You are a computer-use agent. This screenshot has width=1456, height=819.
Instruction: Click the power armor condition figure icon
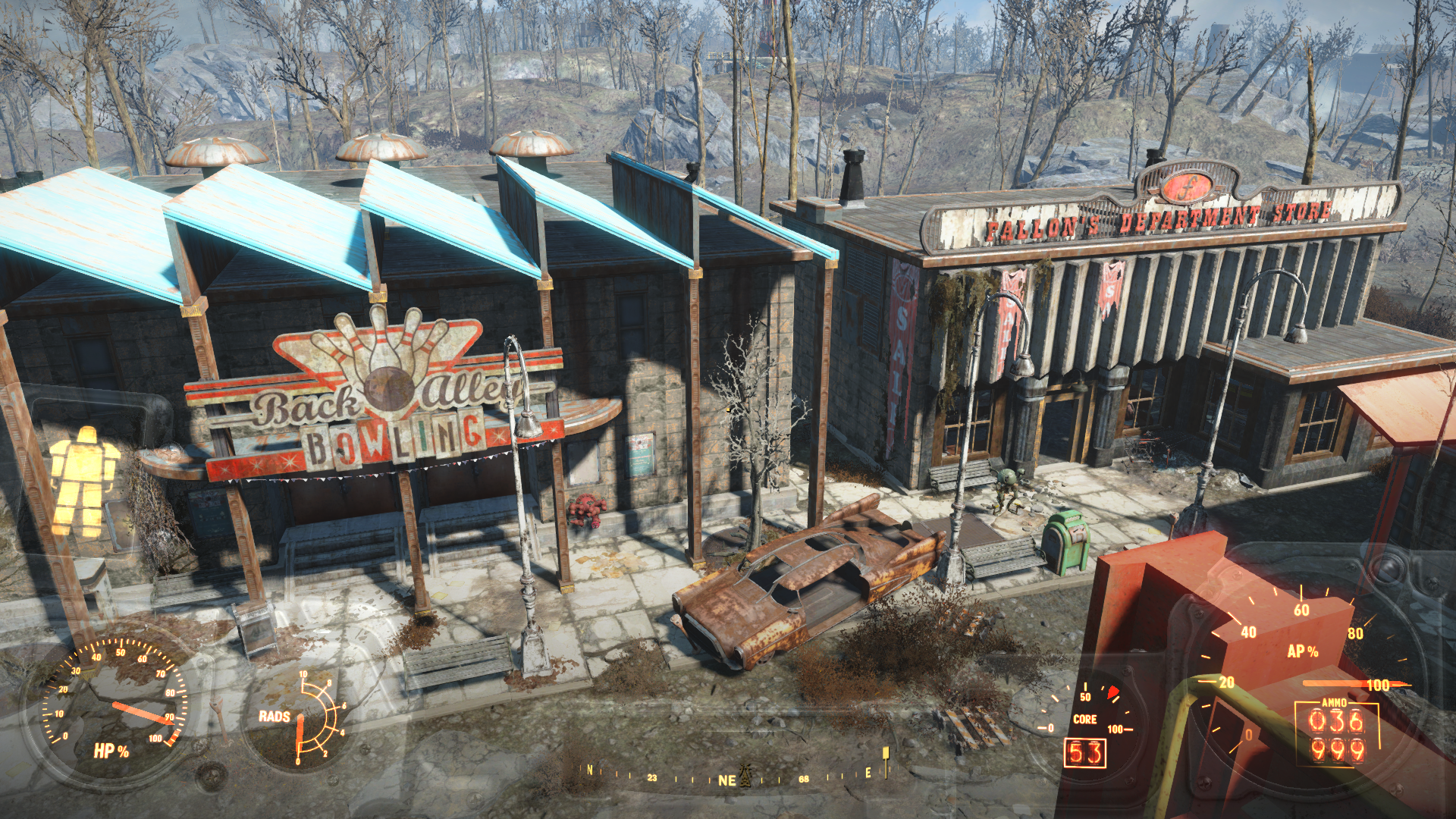(83, 479)
